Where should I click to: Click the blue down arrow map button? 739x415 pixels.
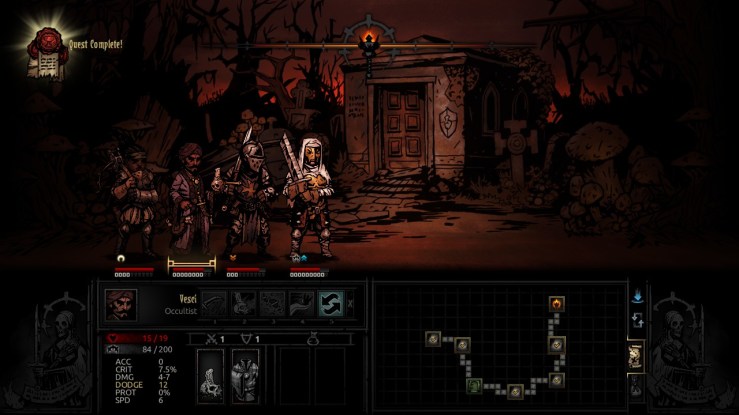coord(636,296)
